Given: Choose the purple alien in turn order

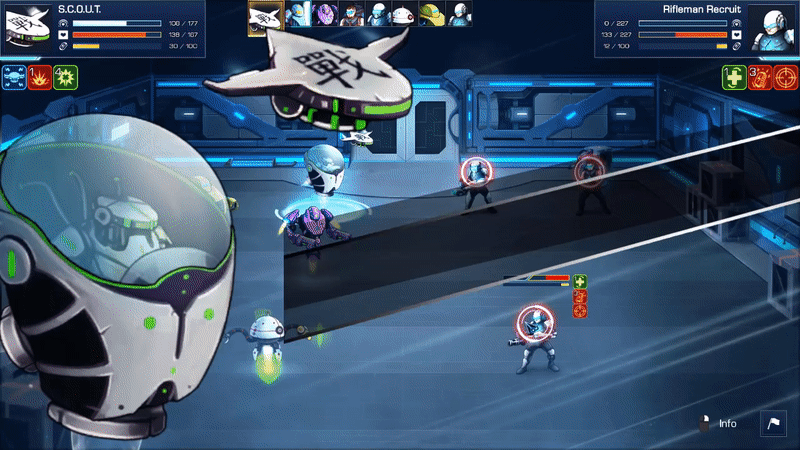Looking at the screenshot, I should pyautogui.click(x=326, y=14).
